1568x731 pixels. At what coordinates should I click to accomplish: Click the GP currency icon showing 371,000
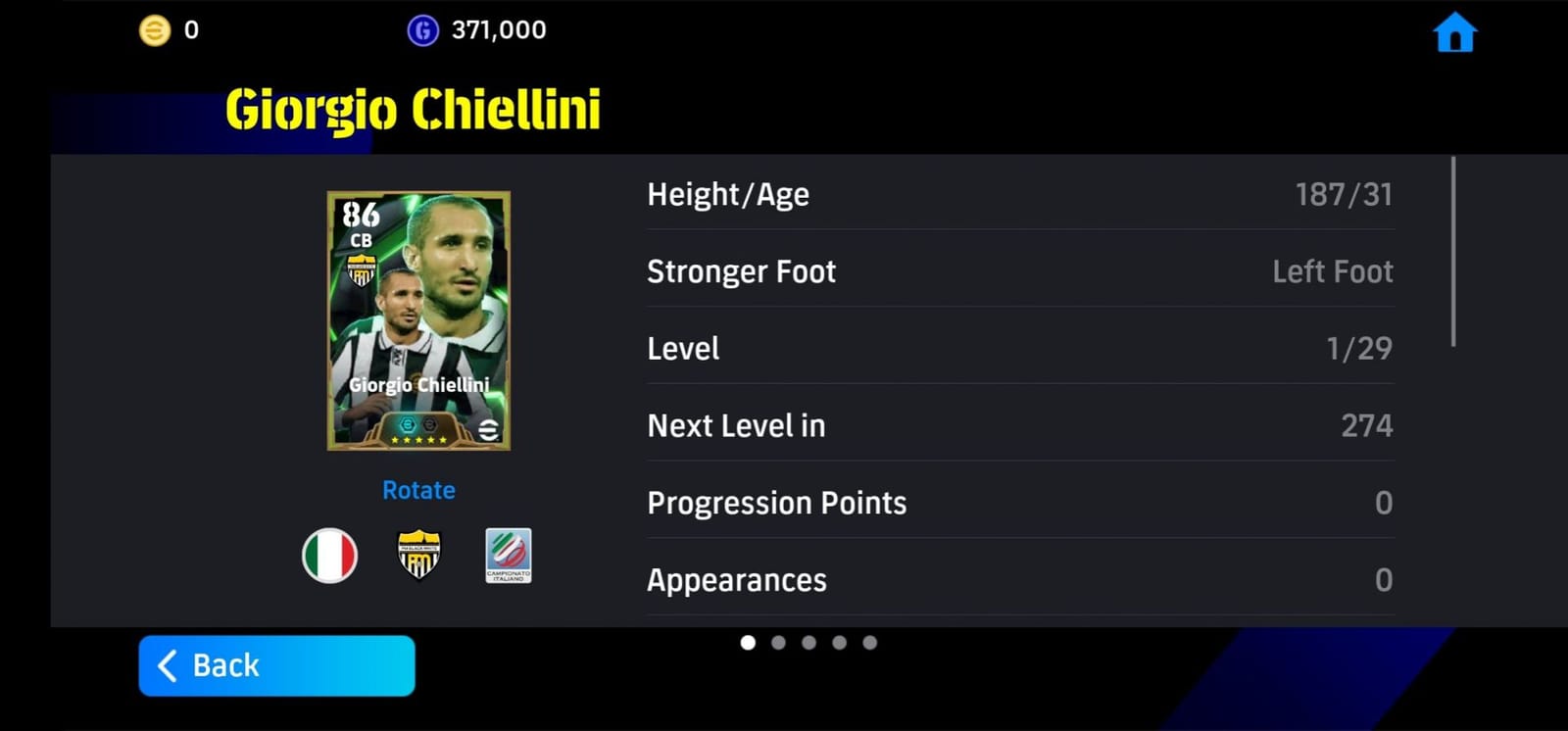[x=423, y=28]
